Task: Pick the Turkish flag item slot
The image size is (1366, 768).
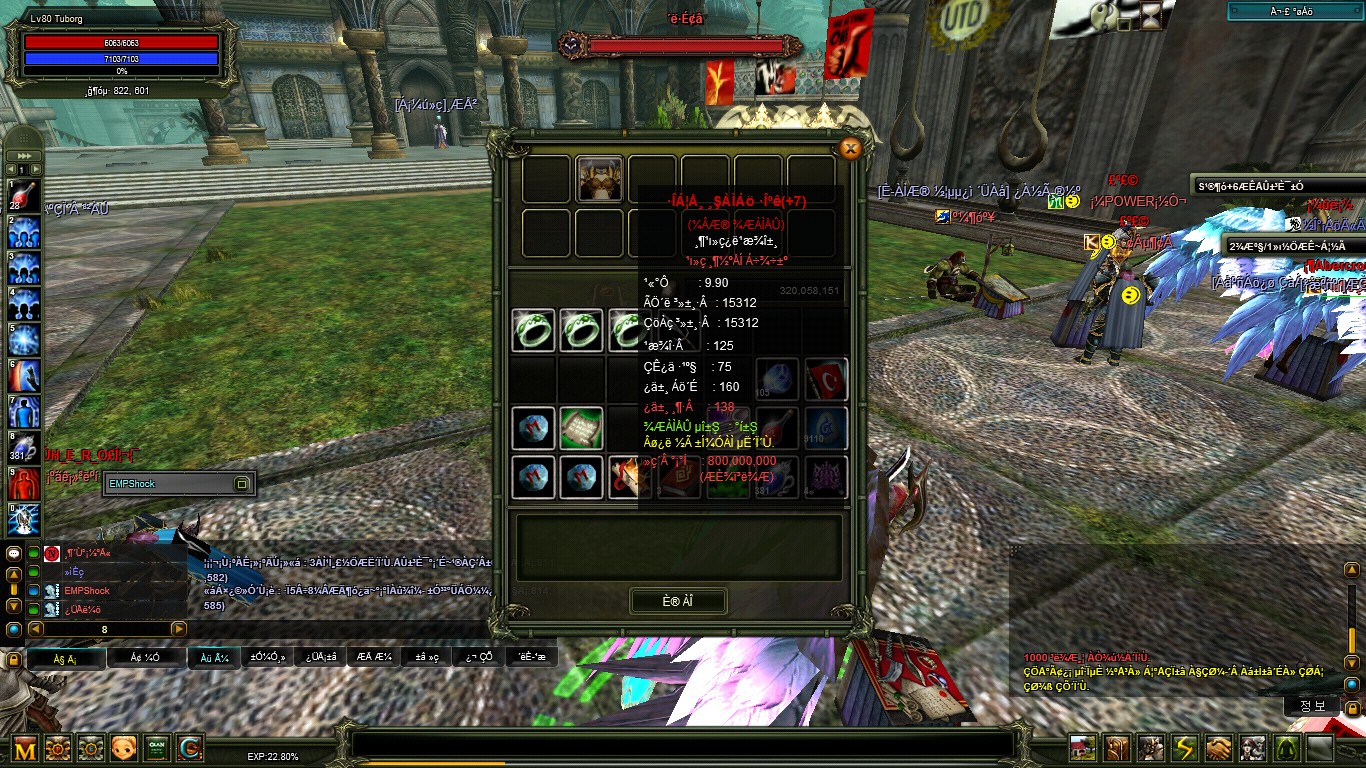Action: pyautogui.click(x=826, y=379)
